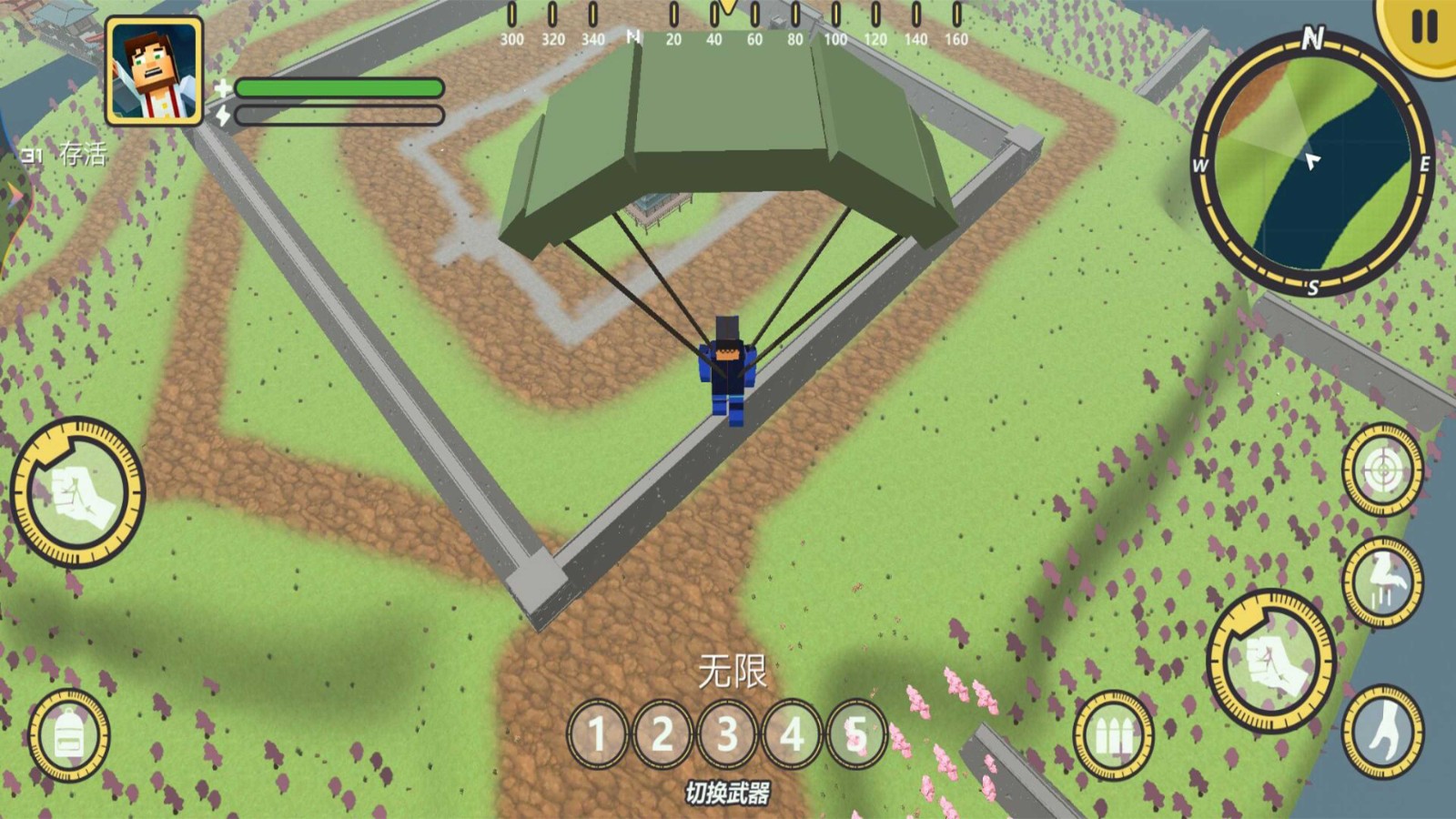The width and height of the screenshot is (1456, 819).
Task: Use the grabbing hand pickup button
Action: pyautogui.click(x=1383, y=733)
